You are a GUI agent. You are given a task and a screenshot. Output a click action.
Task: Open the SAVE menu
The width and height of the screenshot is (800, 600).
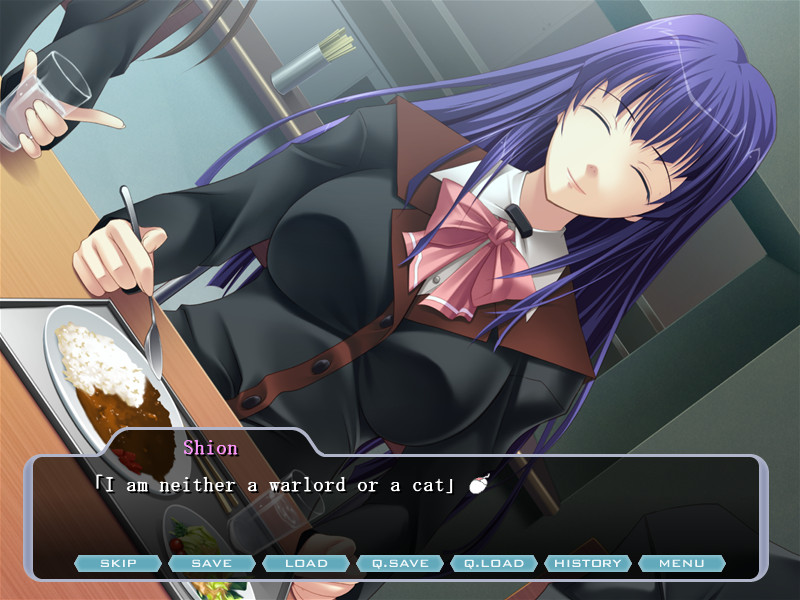click(212, 563)
